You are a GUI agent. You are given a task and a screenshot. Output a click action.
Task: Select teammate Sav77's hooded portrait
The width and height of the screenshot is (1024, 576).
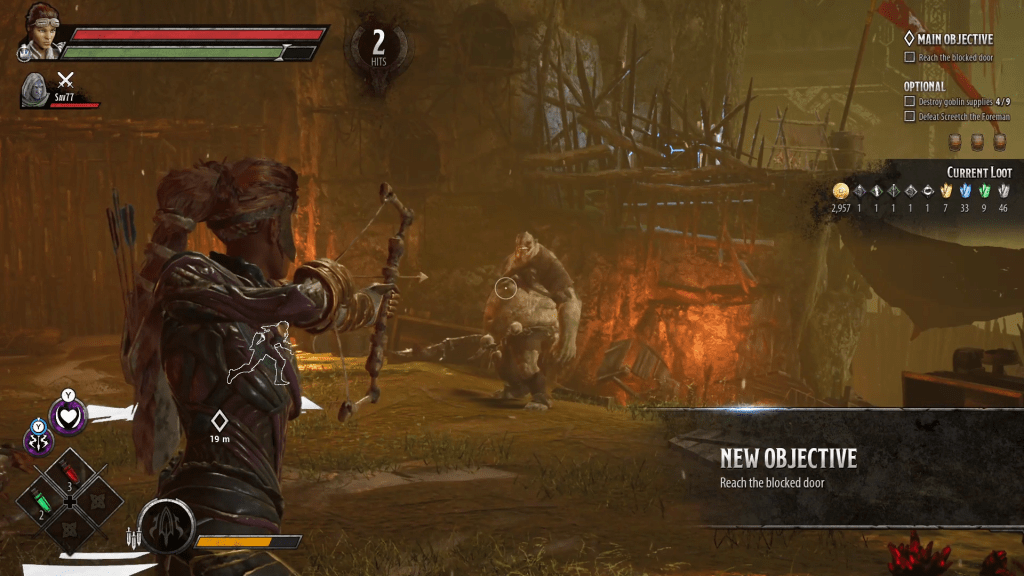pyautogui.click(x=34, y=89)
